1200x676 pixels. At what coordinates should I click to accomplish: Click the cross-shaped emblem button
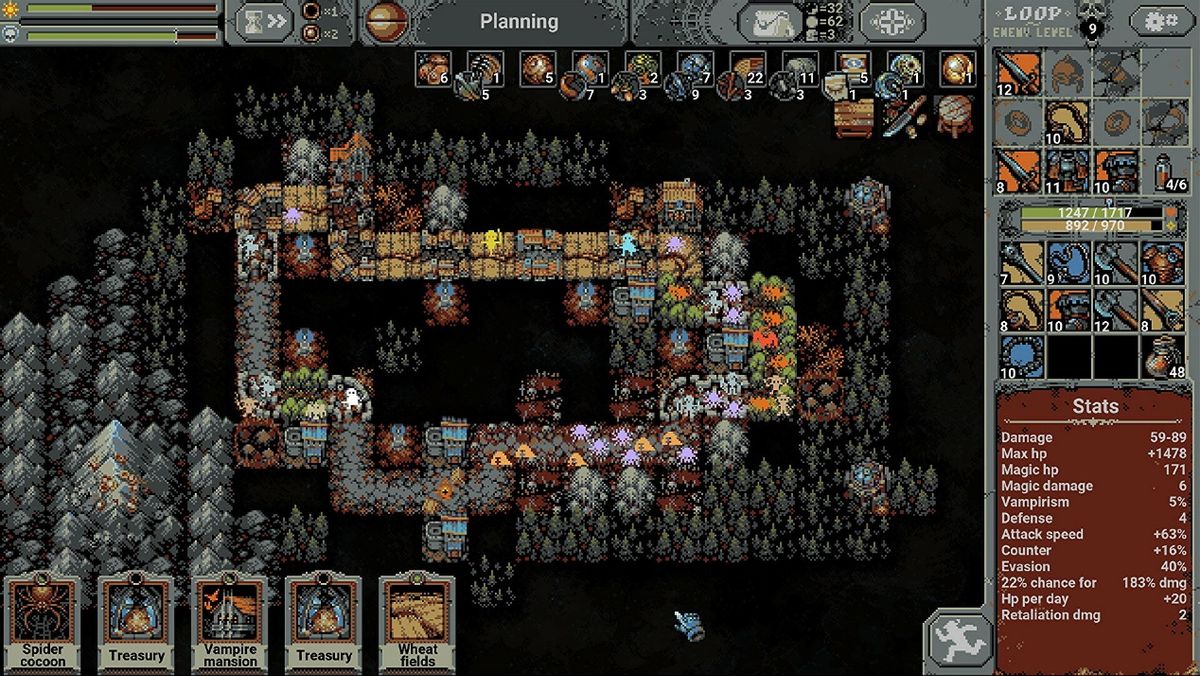(891, 21)
